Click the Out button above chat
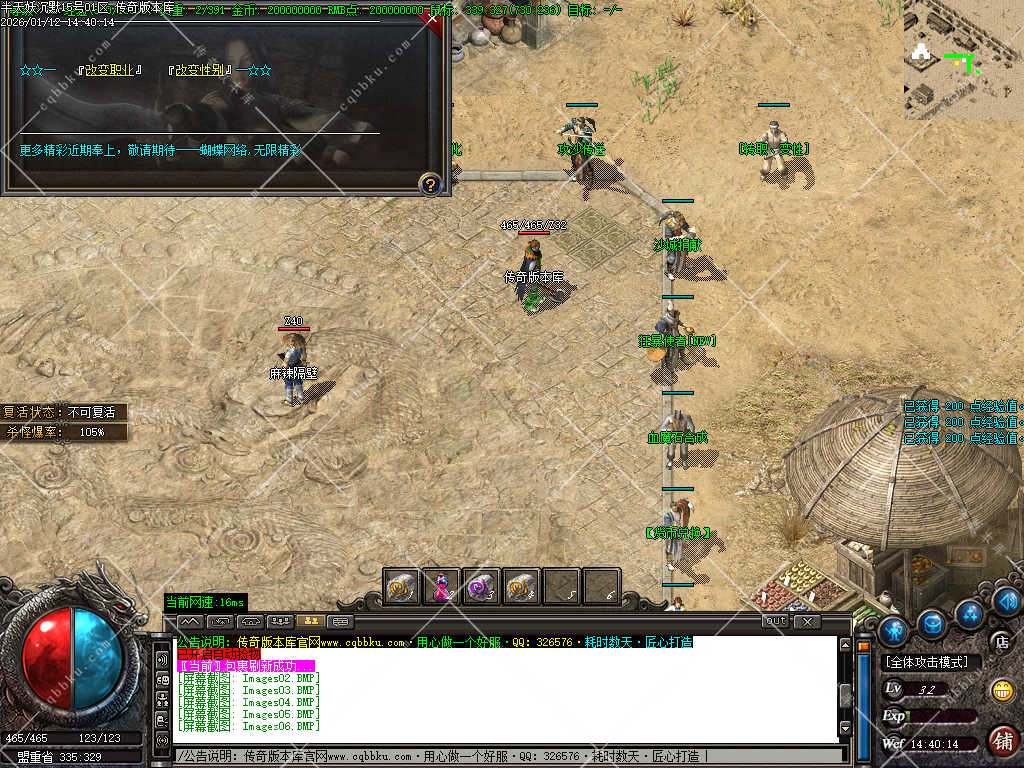 (x=776, y=621)
